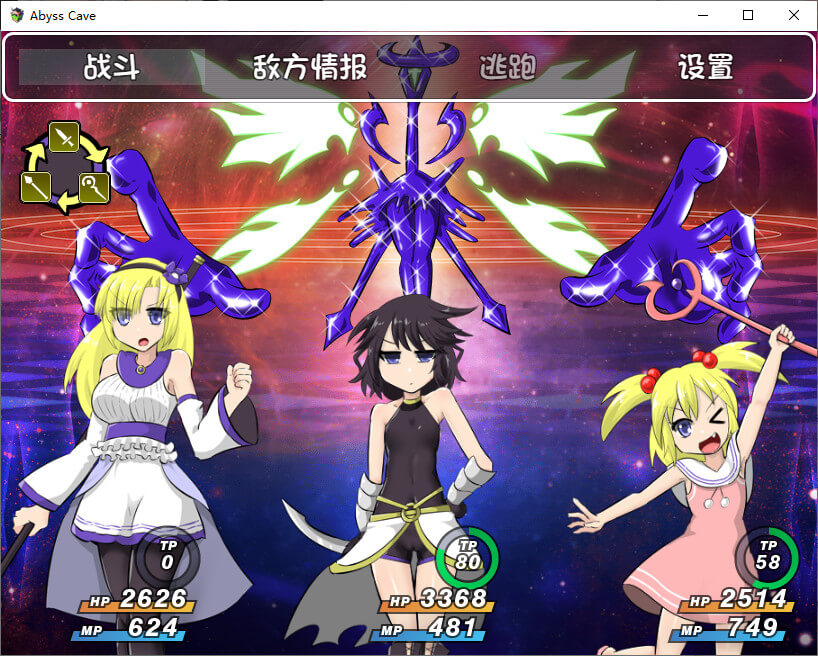Open the 设置 settings menu
The height and width of the screenshot is (656, 818).
tap(706, 68)
